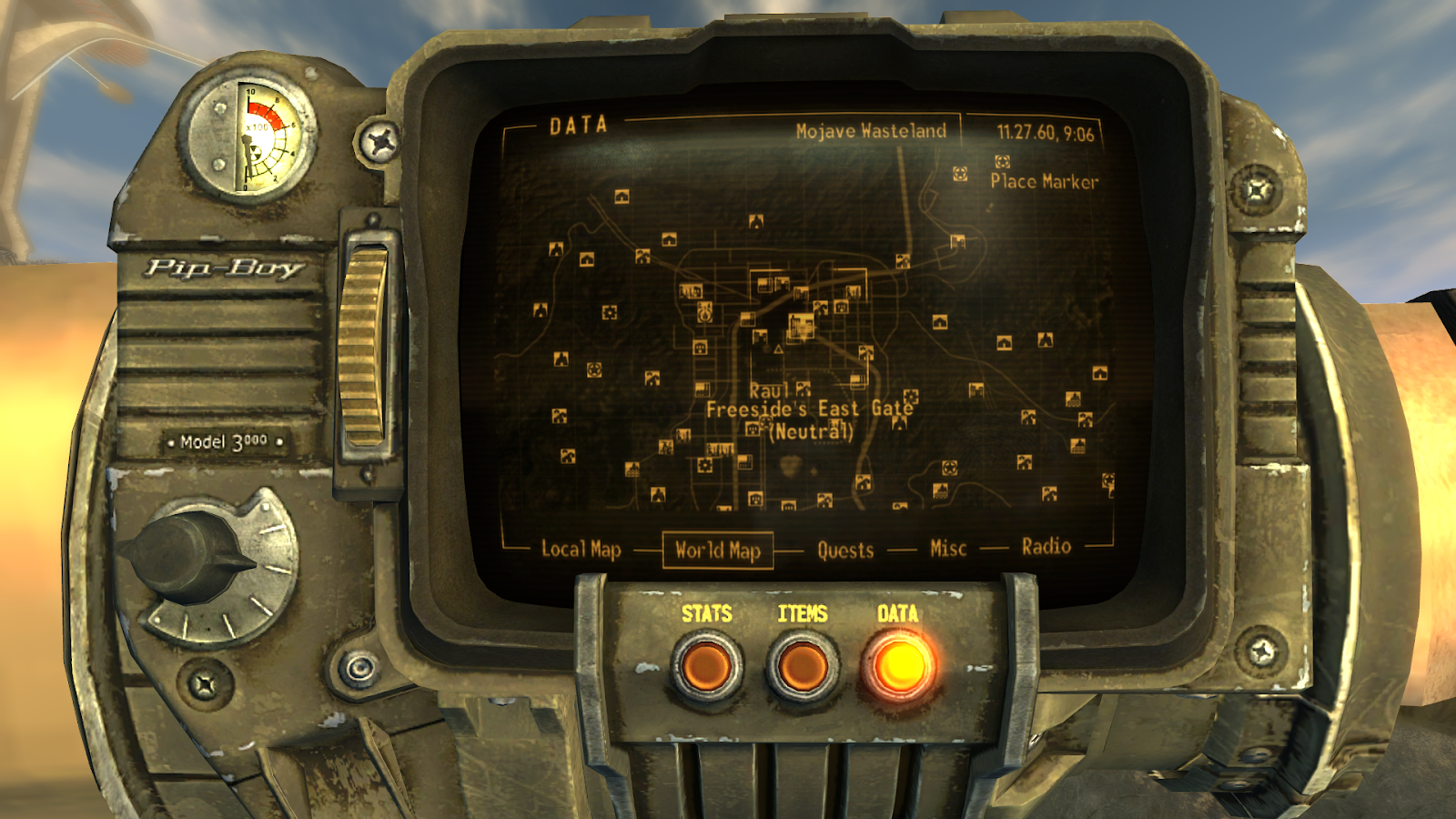The image size is (1456, 819).
Task: Click the Place Marker option
Action: point(1043,181)
